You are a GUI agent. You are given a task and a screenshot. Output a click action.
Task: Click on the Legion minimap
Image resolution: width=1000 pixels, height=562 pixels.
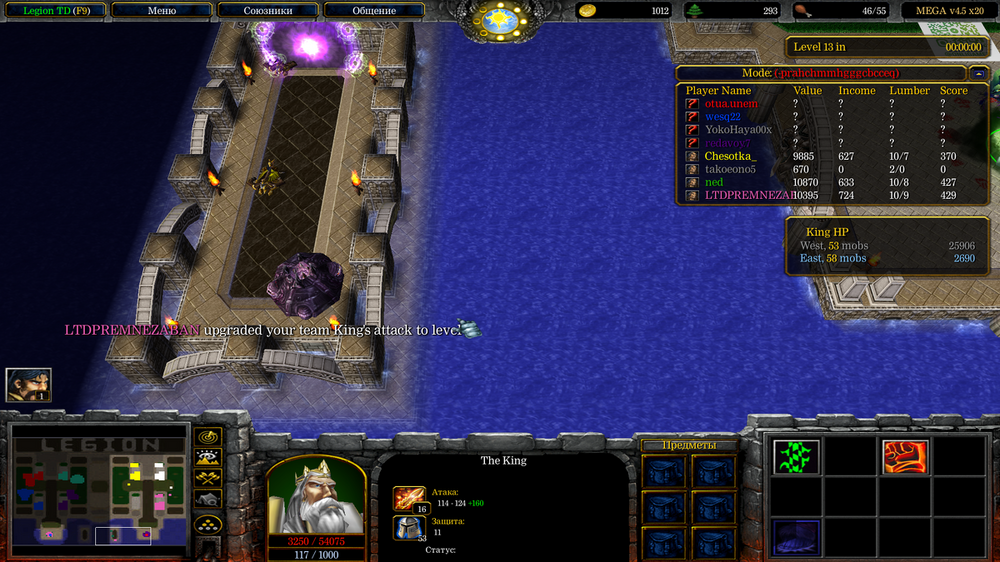[99, 490]
